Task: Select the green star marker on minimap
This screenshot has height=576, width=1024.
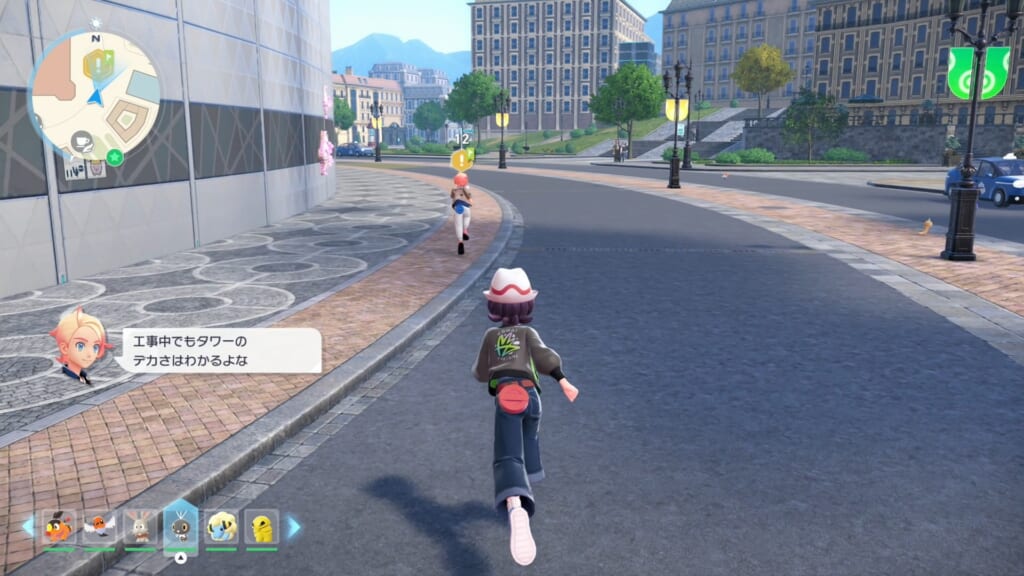Action: 114,156
